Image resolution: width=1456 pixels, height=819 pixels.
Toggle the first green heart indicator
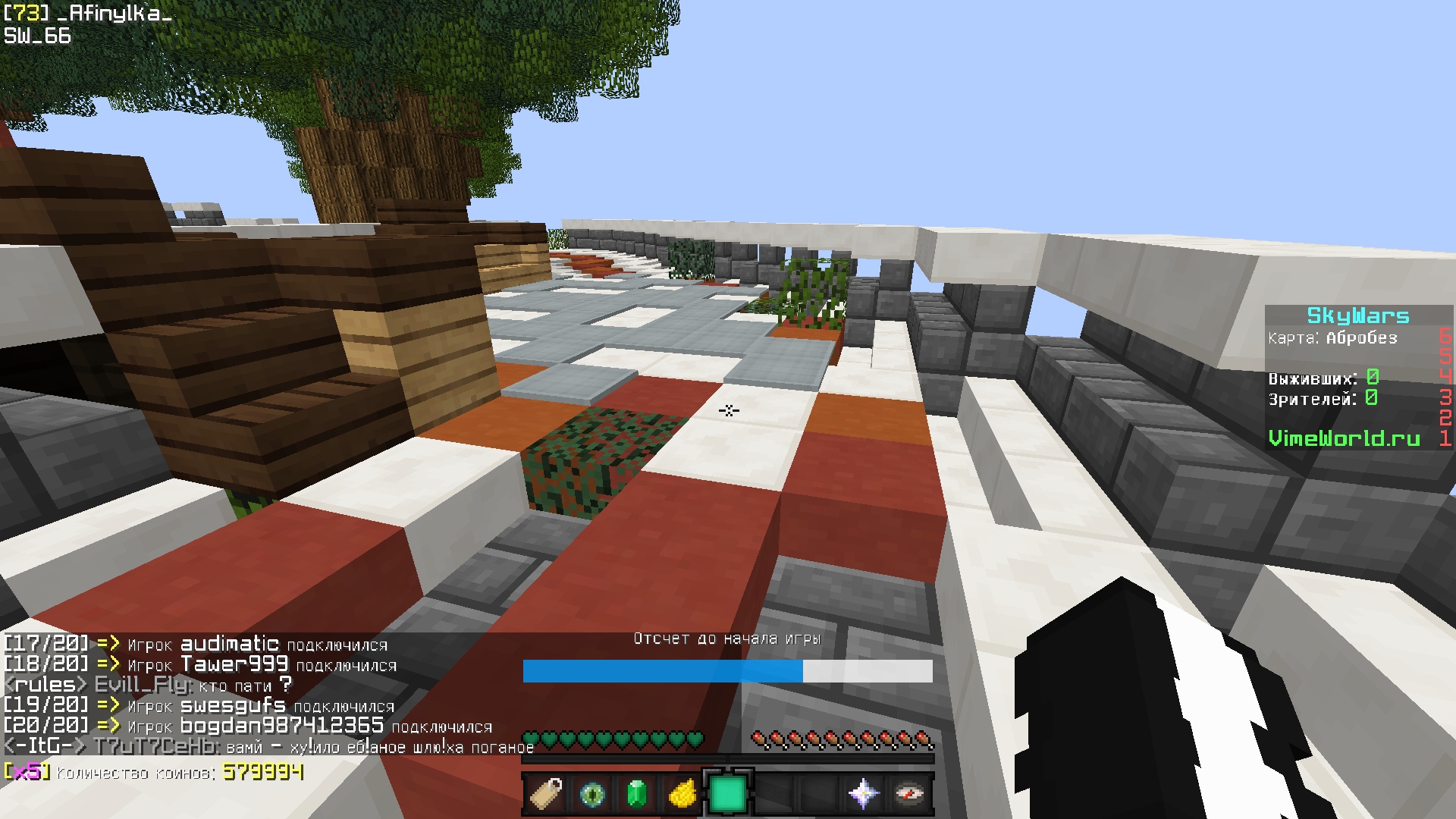pos(530,740)
